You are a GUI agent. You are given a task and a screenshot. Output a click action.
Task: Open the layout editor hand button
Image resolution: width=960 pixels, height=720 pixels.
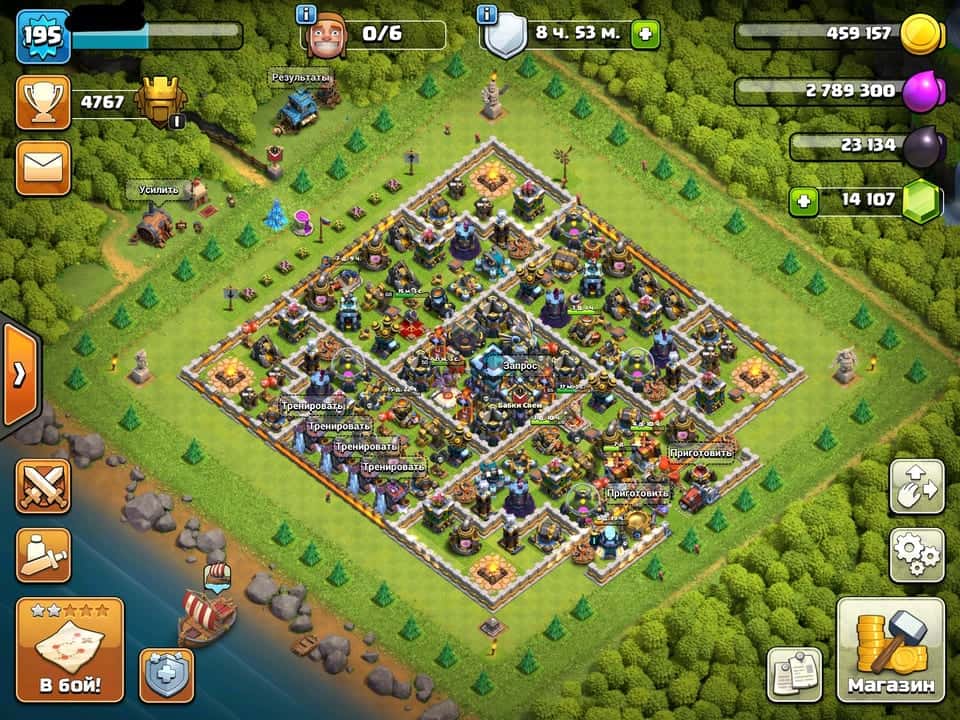[916, 488]
